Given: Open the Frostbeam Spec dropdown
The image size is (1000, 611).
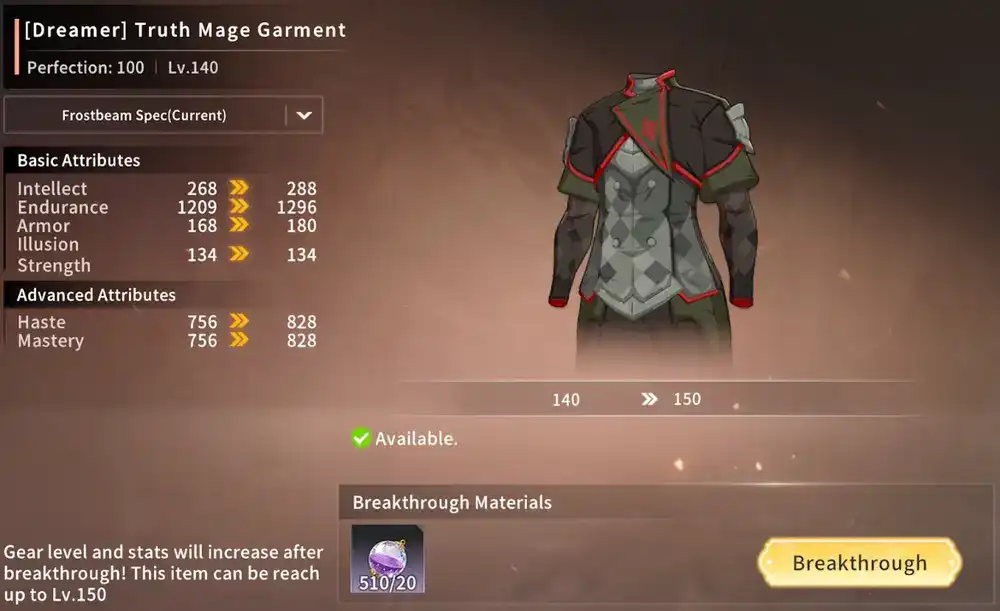Looking at the screenshot, I should coord(304,115).
